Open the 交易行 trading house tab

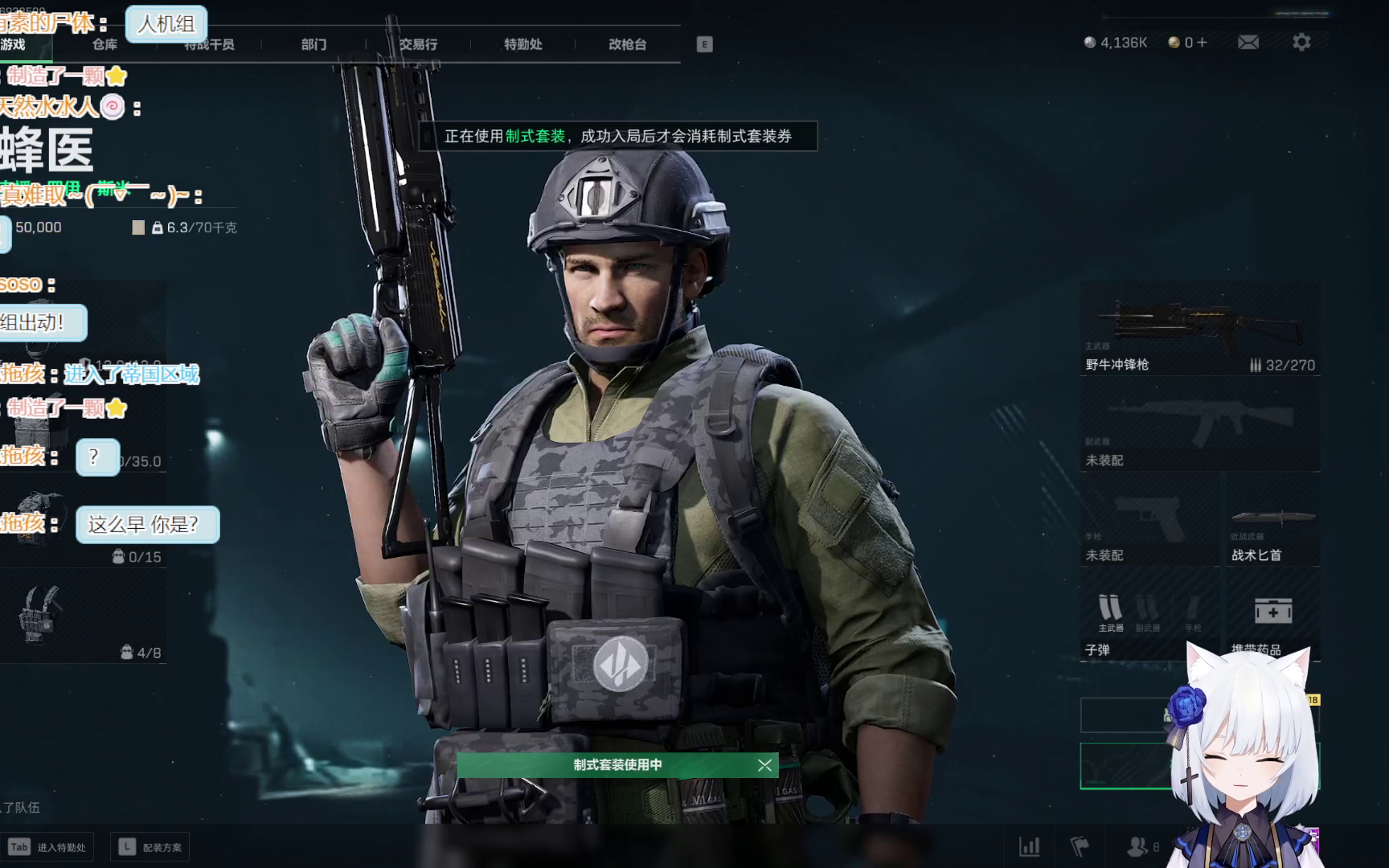pyautogui.click(x=418, y=44)
